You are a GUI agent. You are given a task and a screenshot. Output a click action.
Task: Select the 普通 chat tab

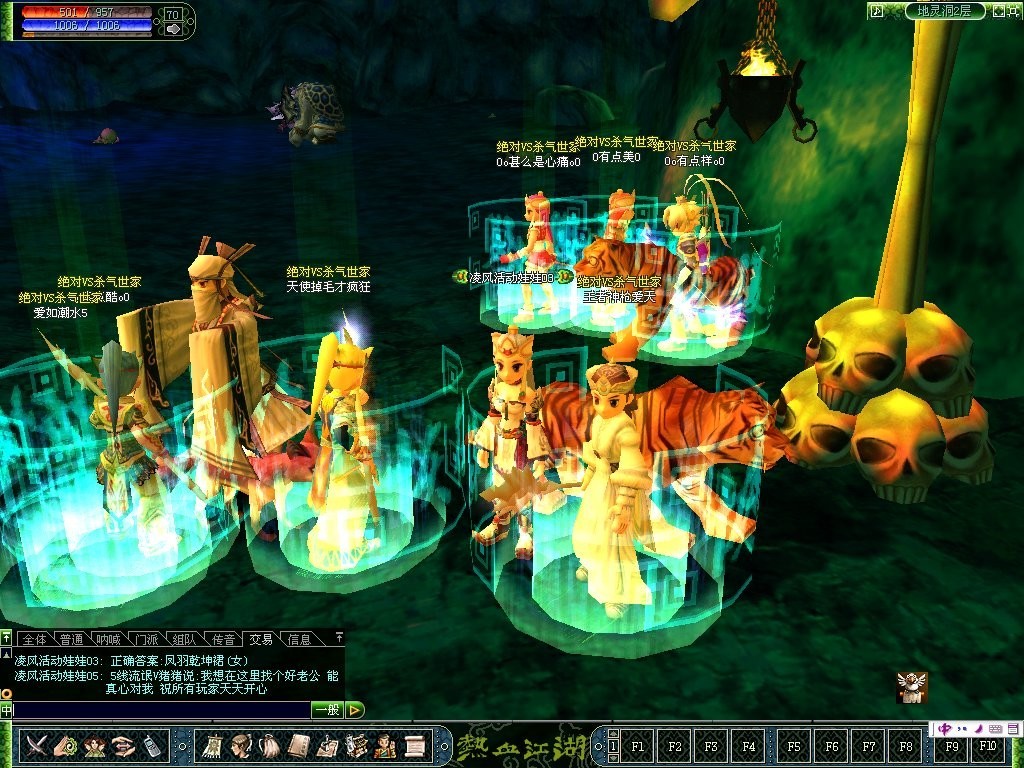72,639
